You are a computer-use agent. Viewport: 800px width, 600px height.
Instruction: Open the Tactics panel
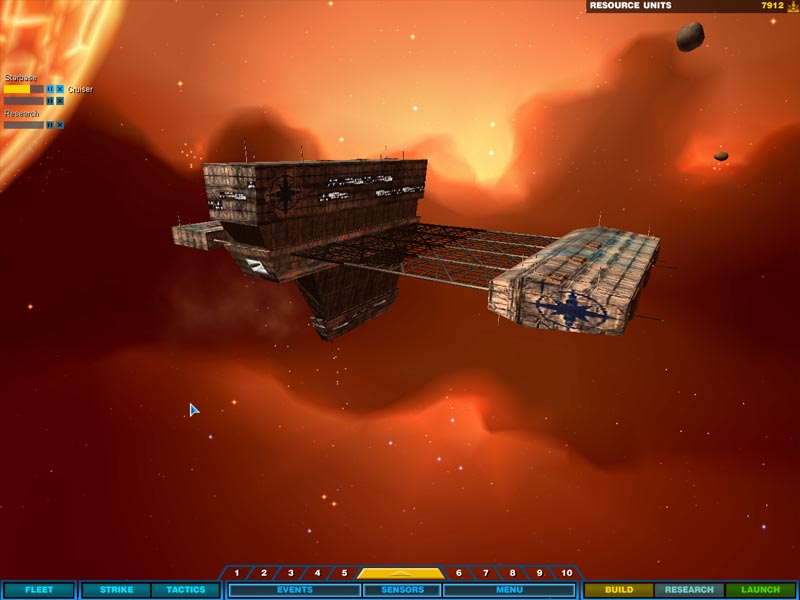(x=185, y=590)
